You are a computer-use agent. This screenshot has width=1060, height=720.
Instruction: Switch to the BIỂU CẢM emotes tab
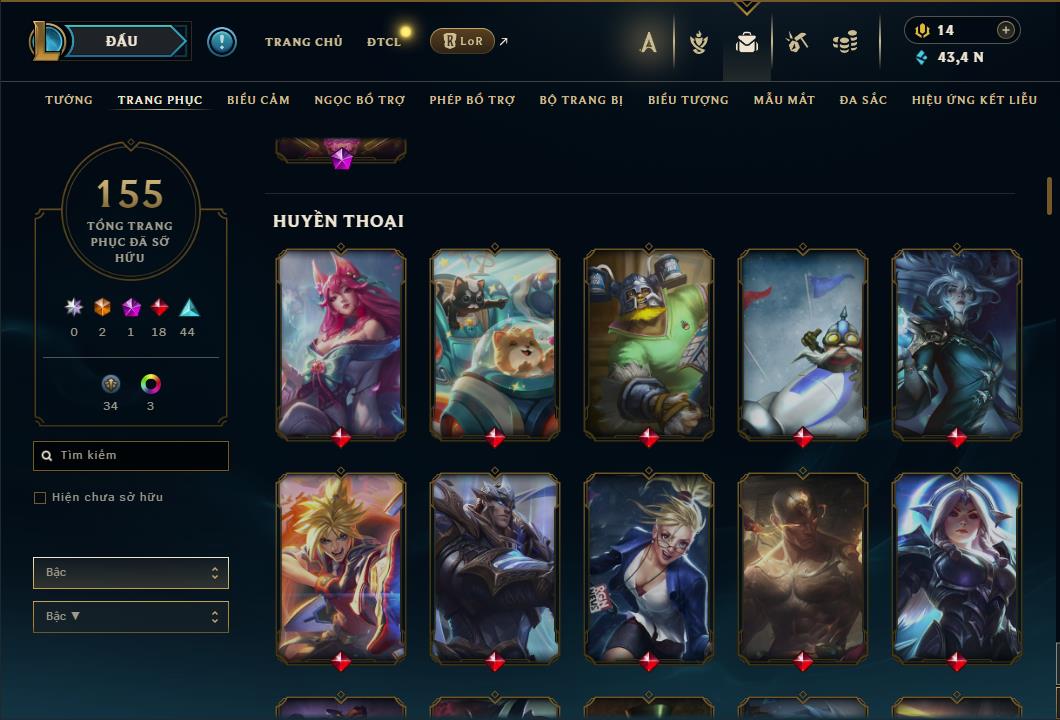coord(258,100)
